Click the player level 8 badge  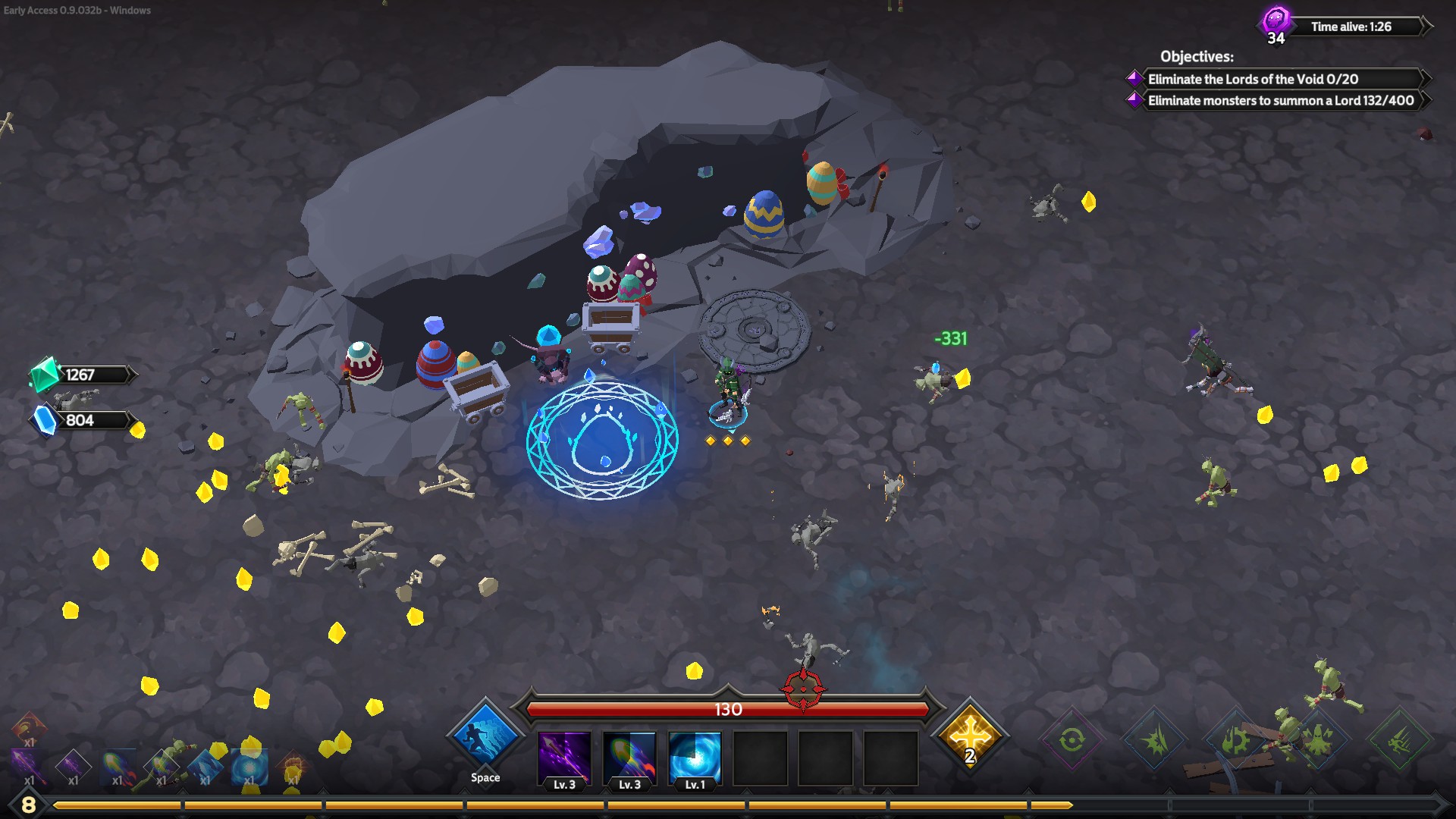tap(28, 805)
